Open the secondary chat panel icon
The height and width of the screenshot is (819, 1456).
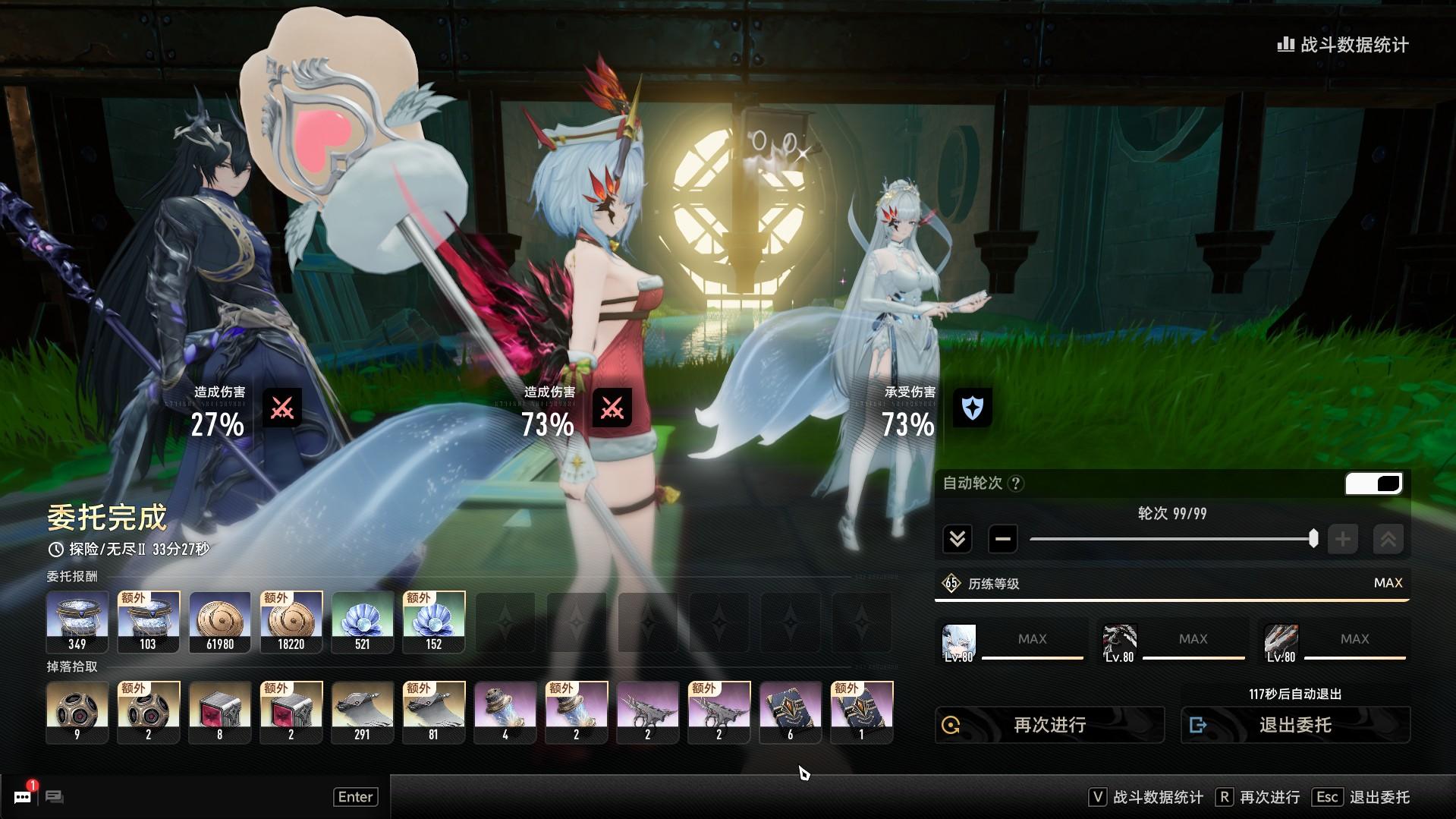pyautogui.click(x=55, y=796)
